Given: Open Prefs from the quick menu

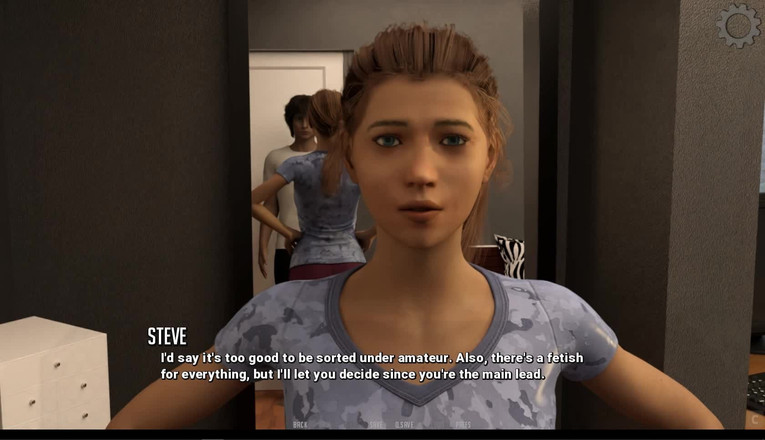Looking at the screenshot, I should (463, 424).
